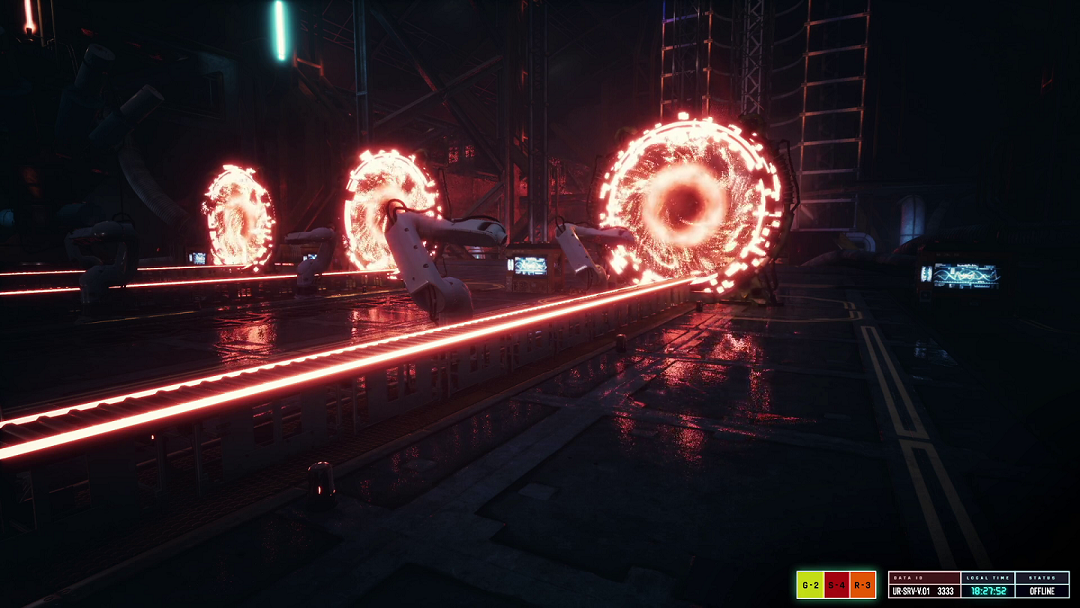1080x608 pixels.
Task: Select the yellow G-2 indicator tile
Action: (x=810, y=585)
